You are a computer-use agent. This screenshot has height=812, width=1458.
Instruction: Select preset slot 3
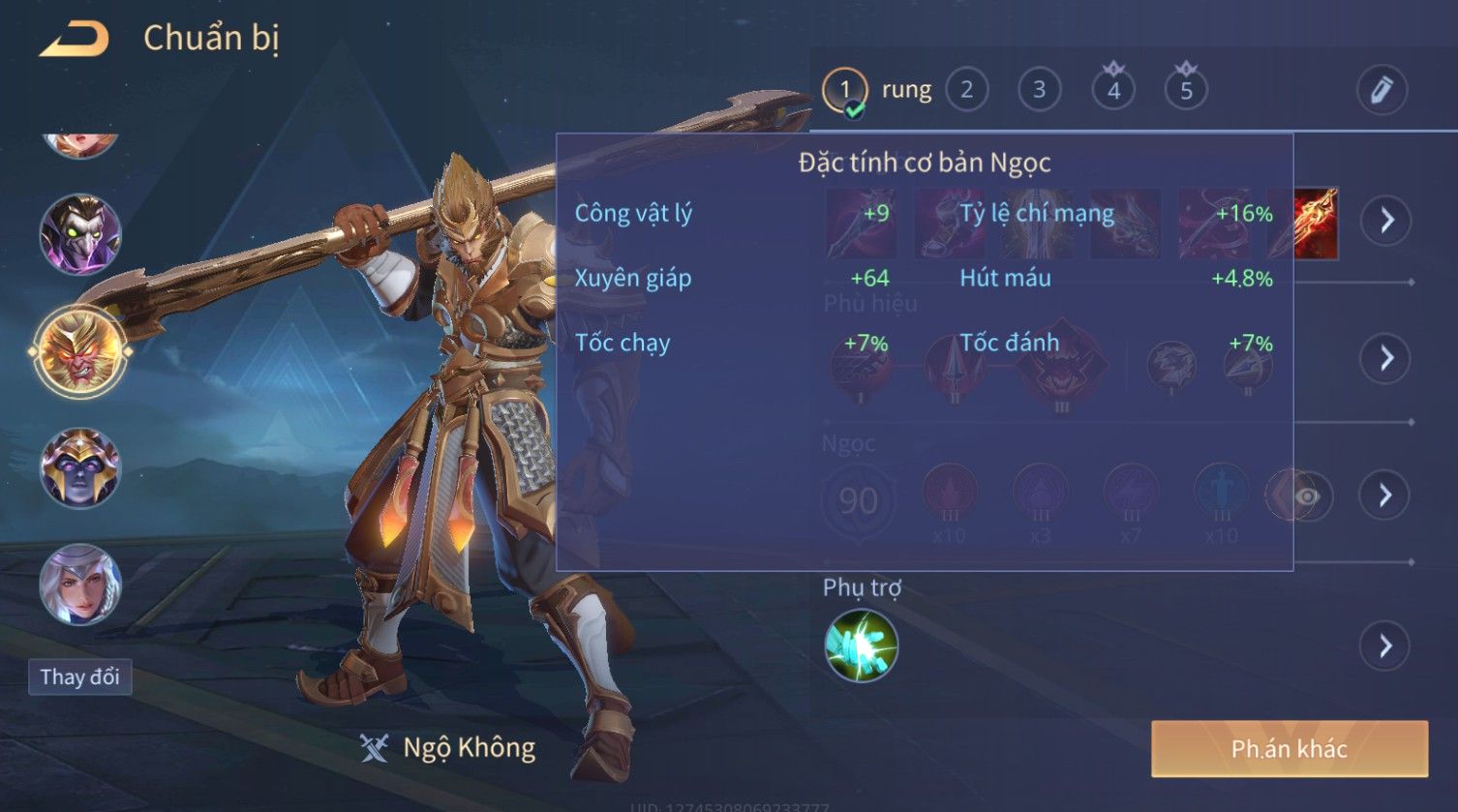coord(1039,90)
